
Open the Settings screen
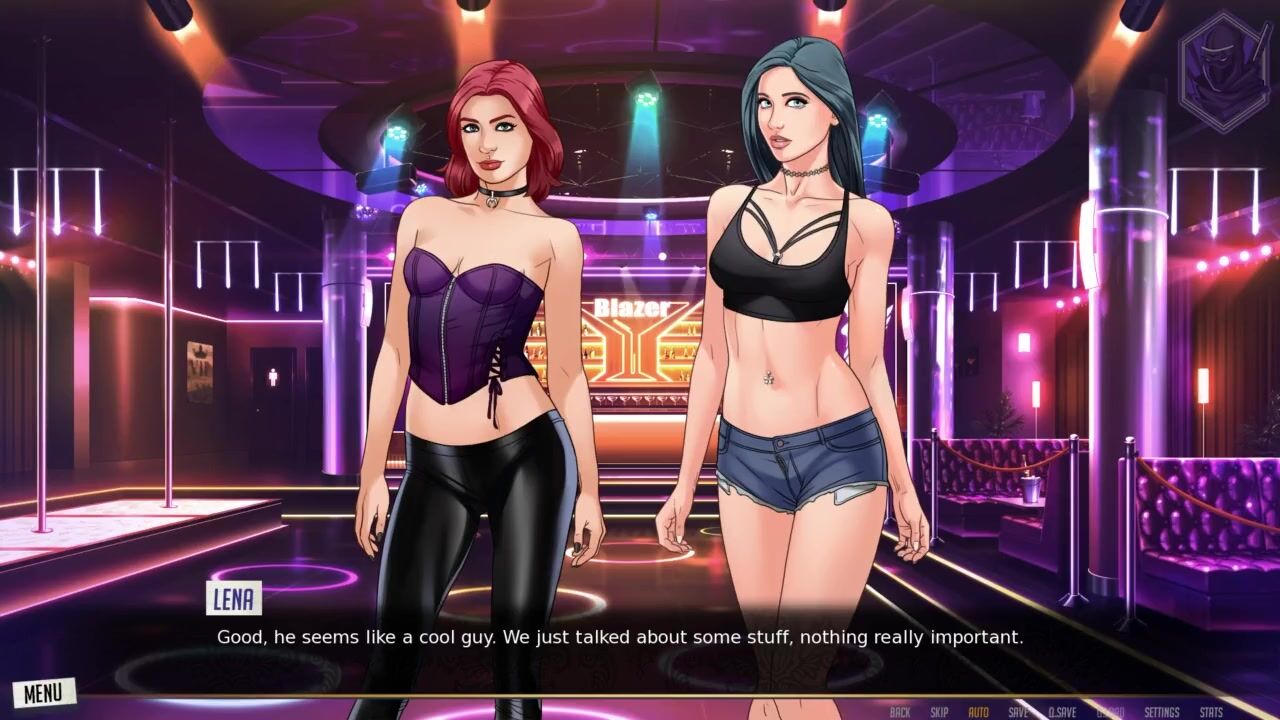click(x=1162, y=712)
